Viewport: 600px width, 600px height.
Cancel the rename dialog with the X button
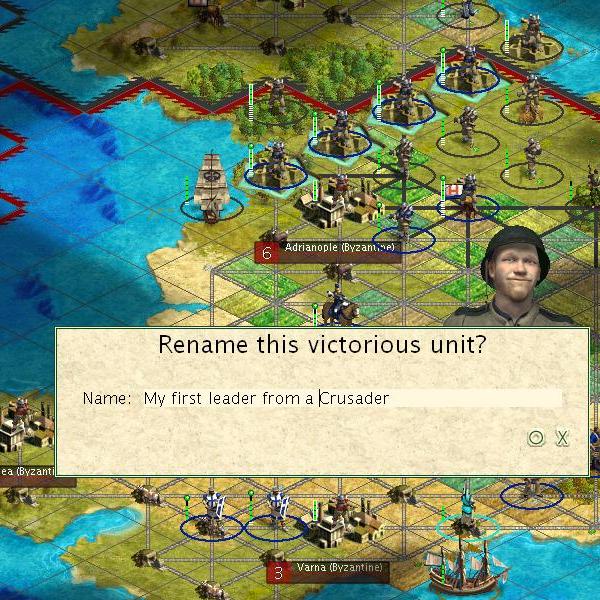click(x=562, y=437)
